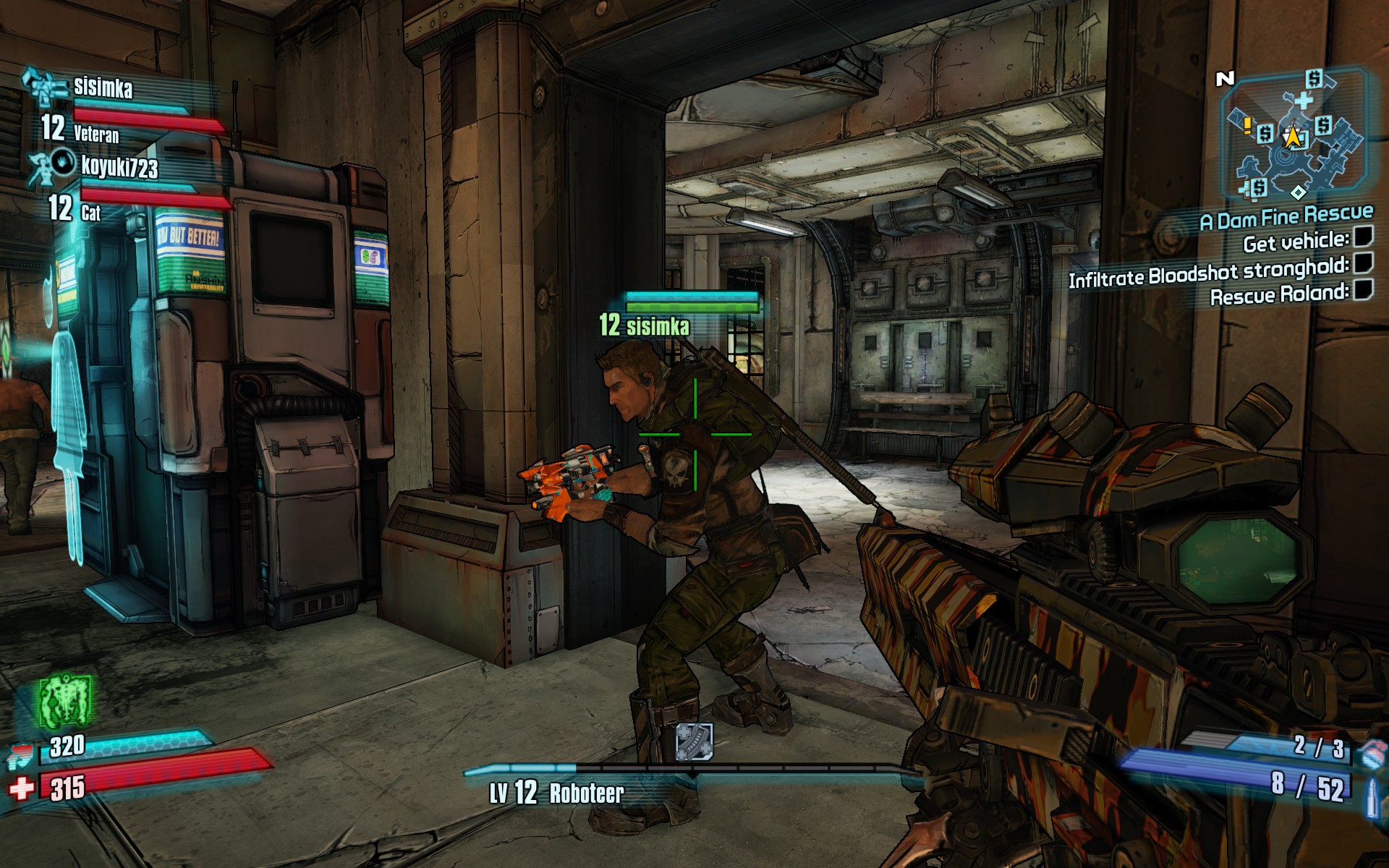Select teammate sisimka in the party list
This screenshot has height=868, width=1389.
[103, 88]
